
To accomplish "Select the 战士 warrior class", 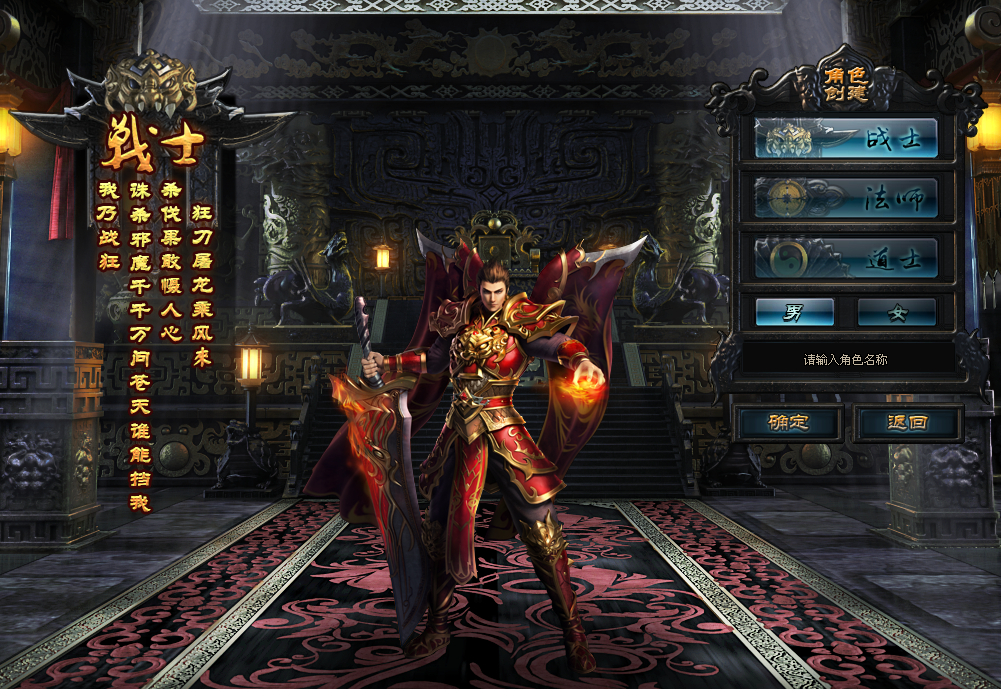I will click(x=846, y=139).
